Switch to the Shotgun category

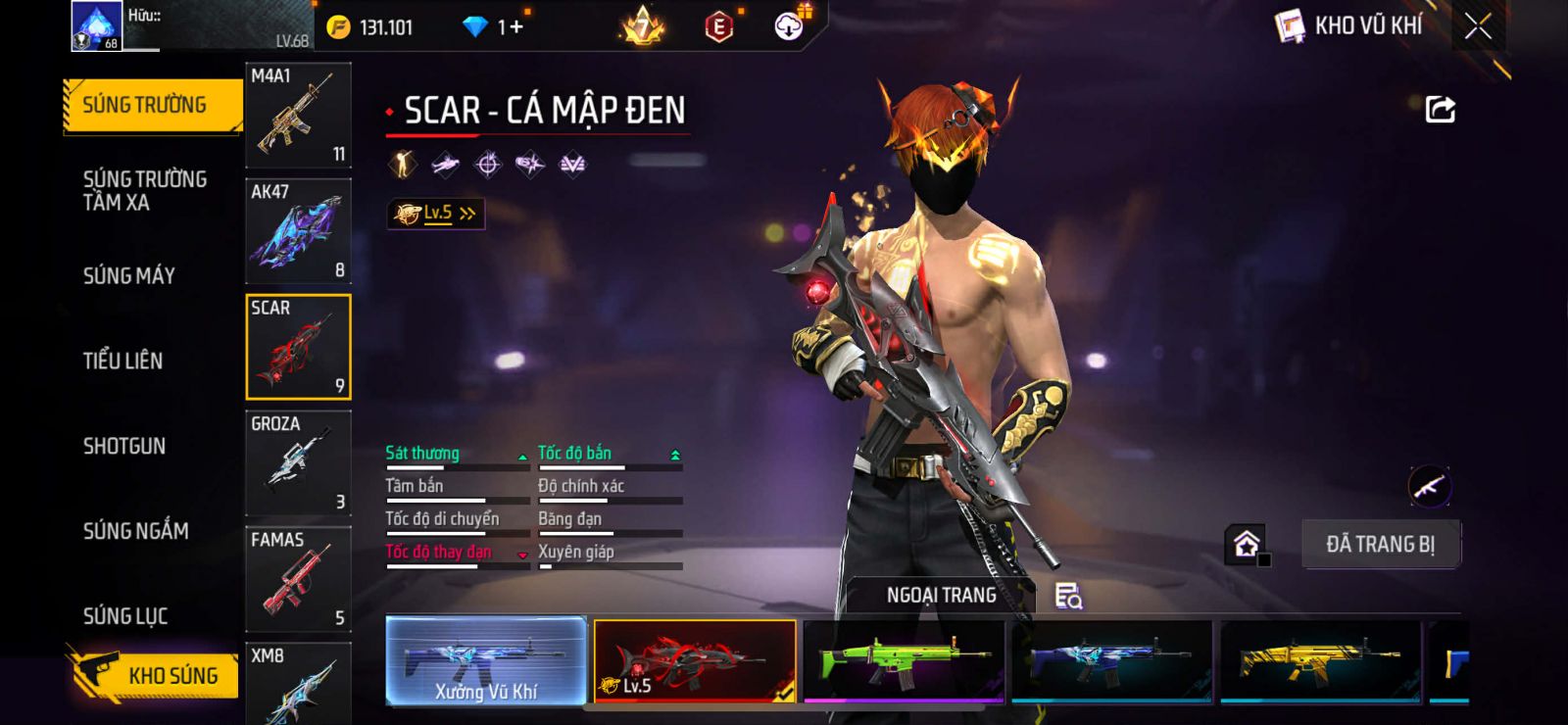(x=124, y=446)
